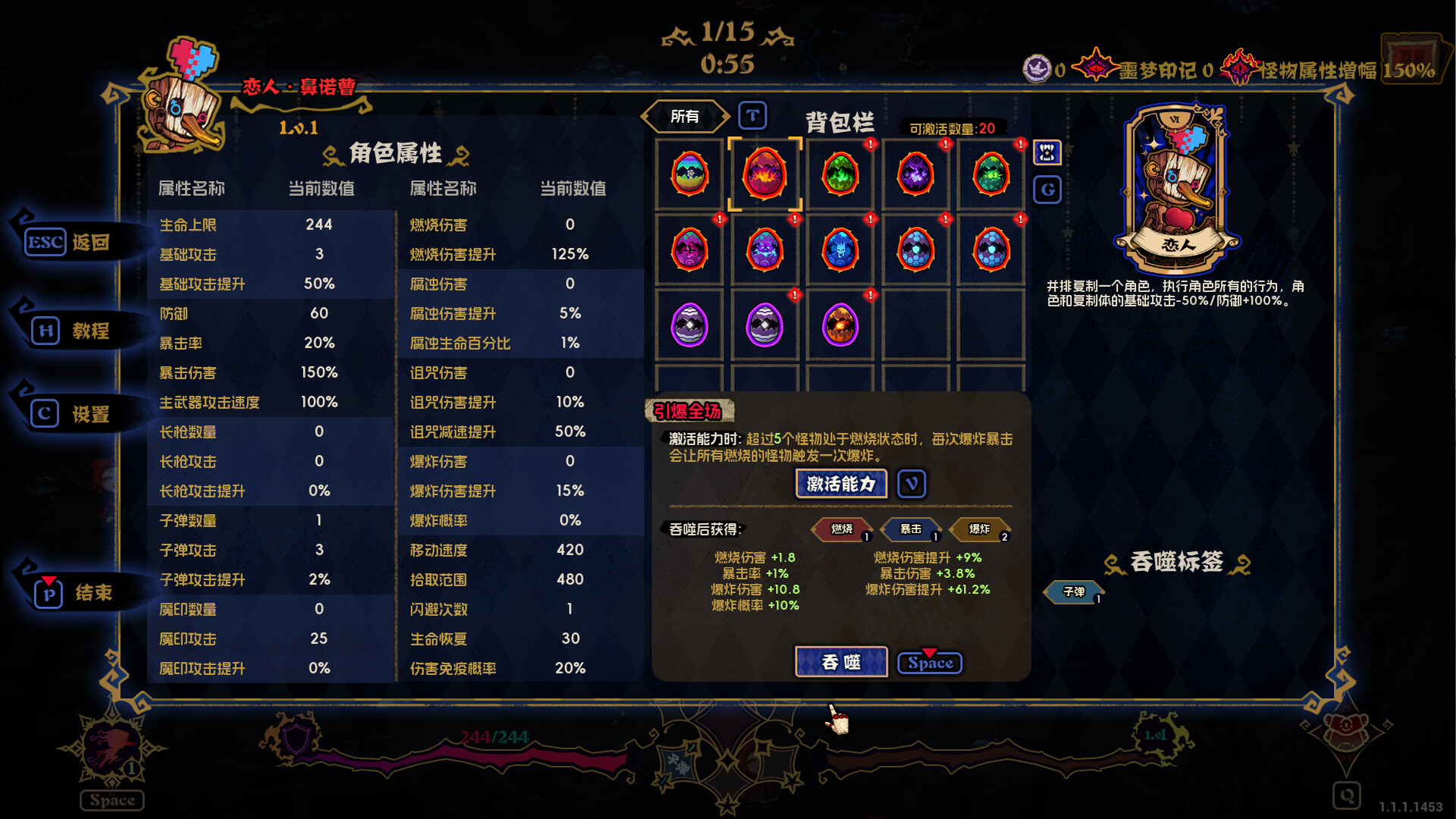Click the 噩梦印记 eye emblem icon
The height and width of the screenshot is (819, 1456).
click(x=1095, y=67)
